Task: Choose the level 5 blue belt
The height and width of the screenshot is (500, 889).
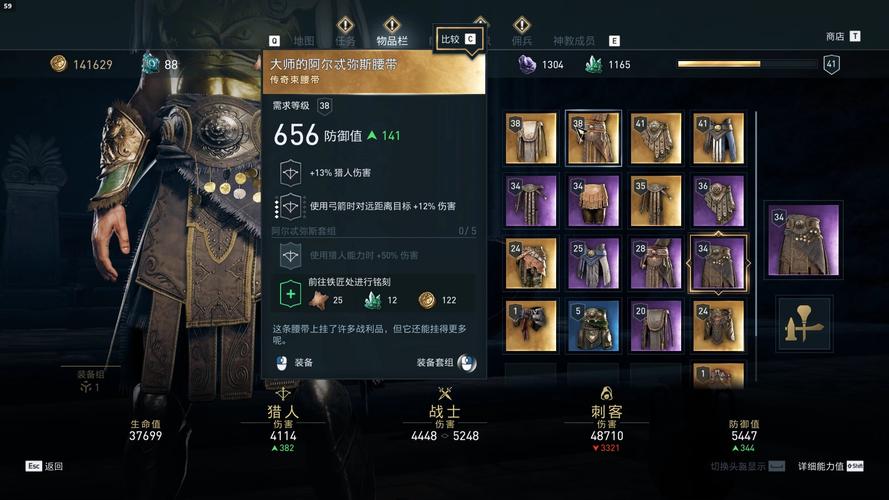Action: tap(593, 325)
